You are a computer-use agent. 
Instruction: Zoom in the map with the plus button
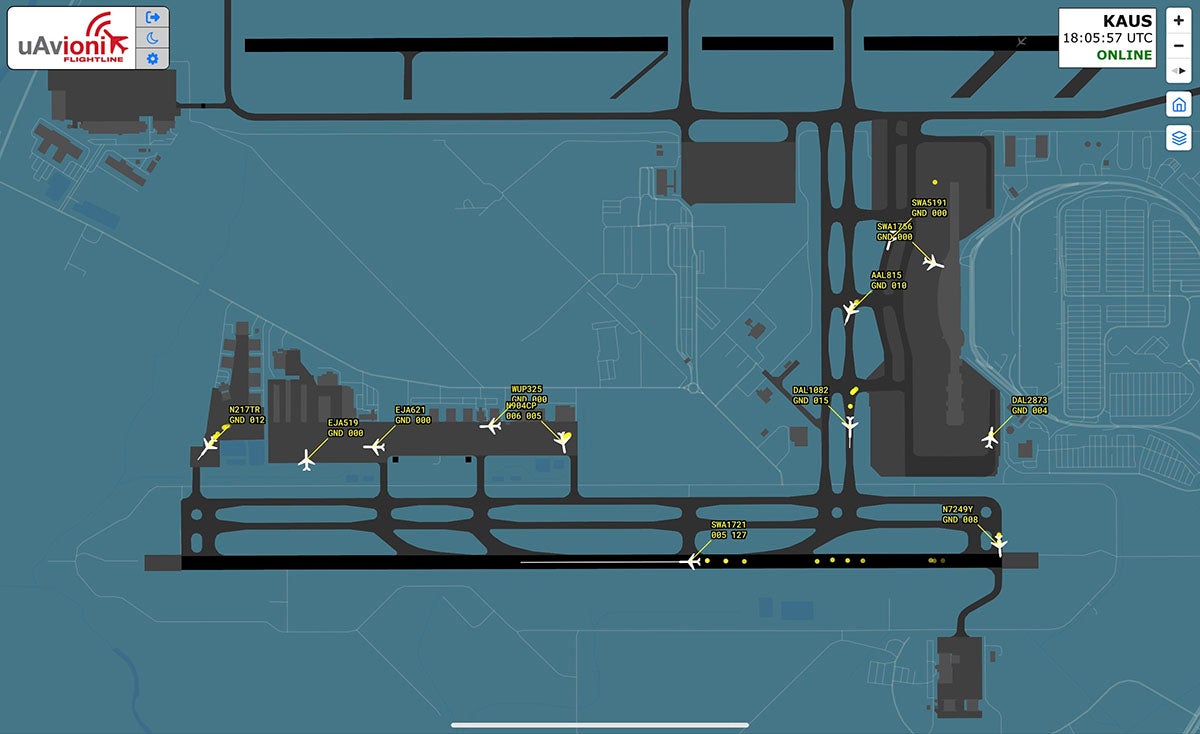[x=1178, y=21]
